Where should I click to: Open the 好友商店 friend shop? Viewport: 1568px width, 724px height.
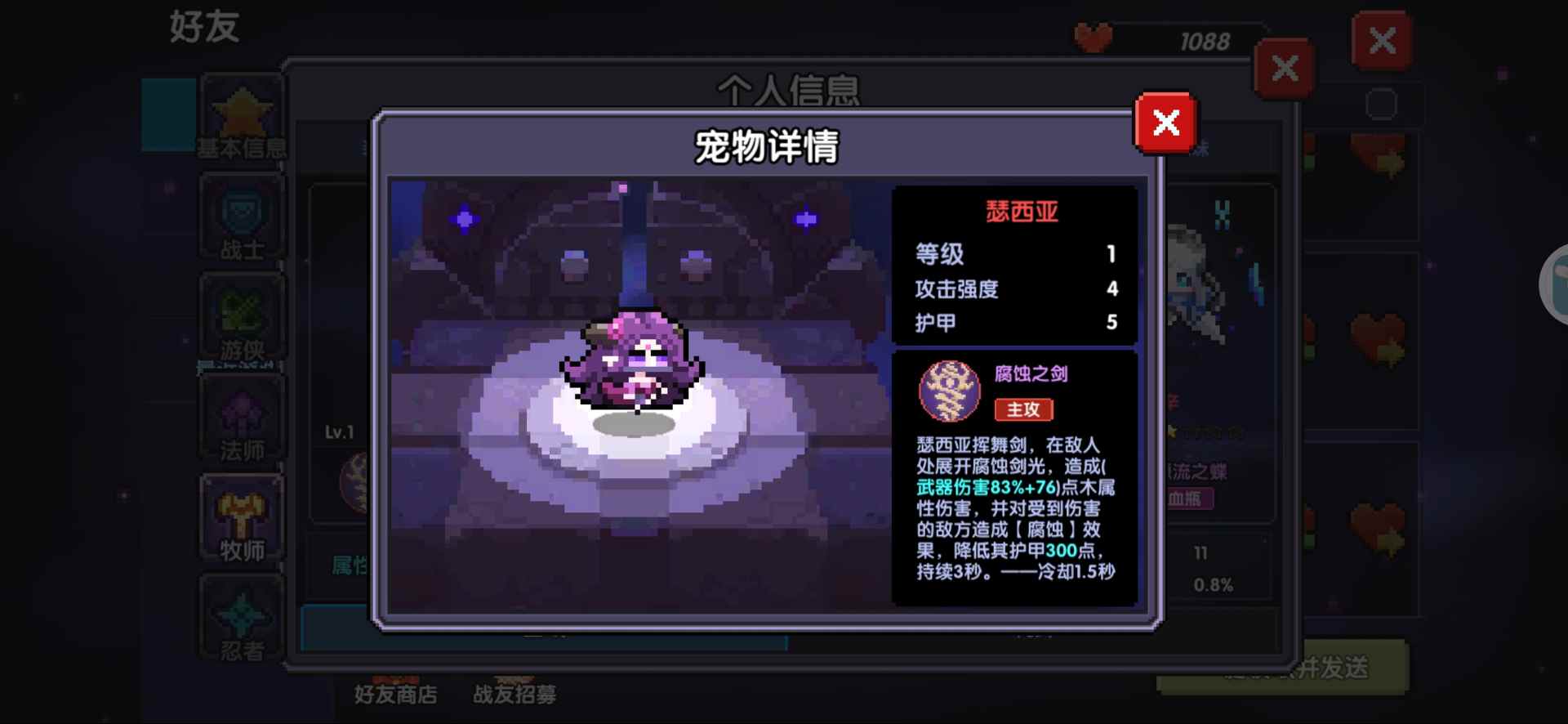(x=395, y=694)
